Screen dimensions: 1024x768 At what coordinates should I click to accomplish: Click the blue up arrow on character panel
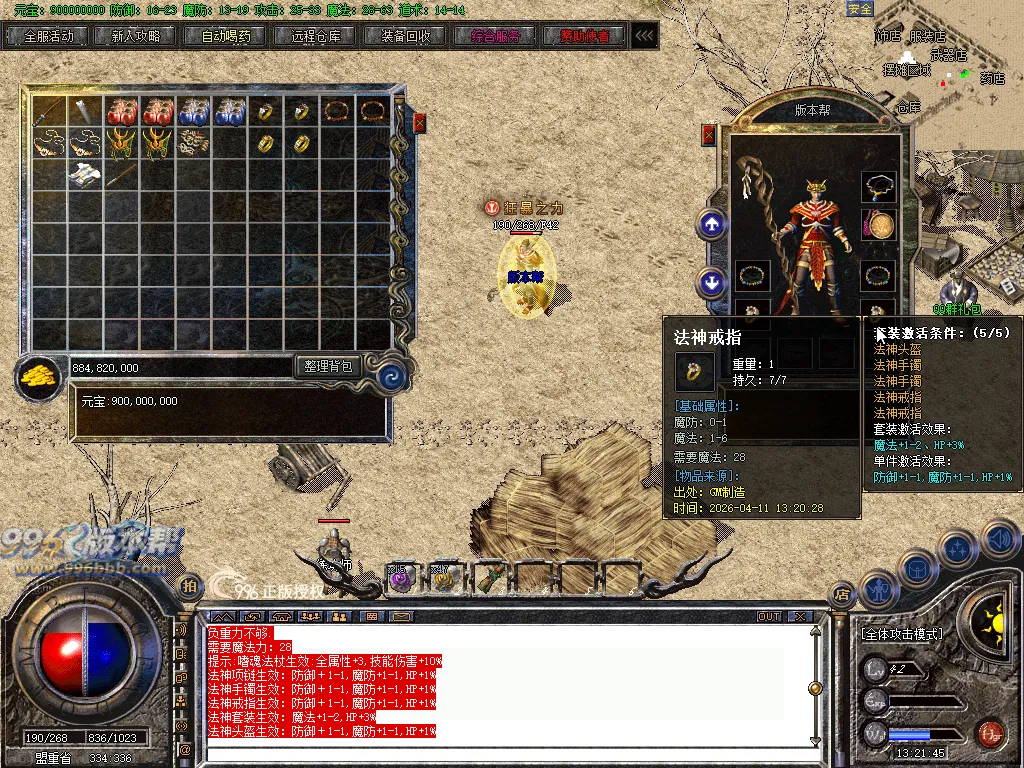(x=711, y=224)
